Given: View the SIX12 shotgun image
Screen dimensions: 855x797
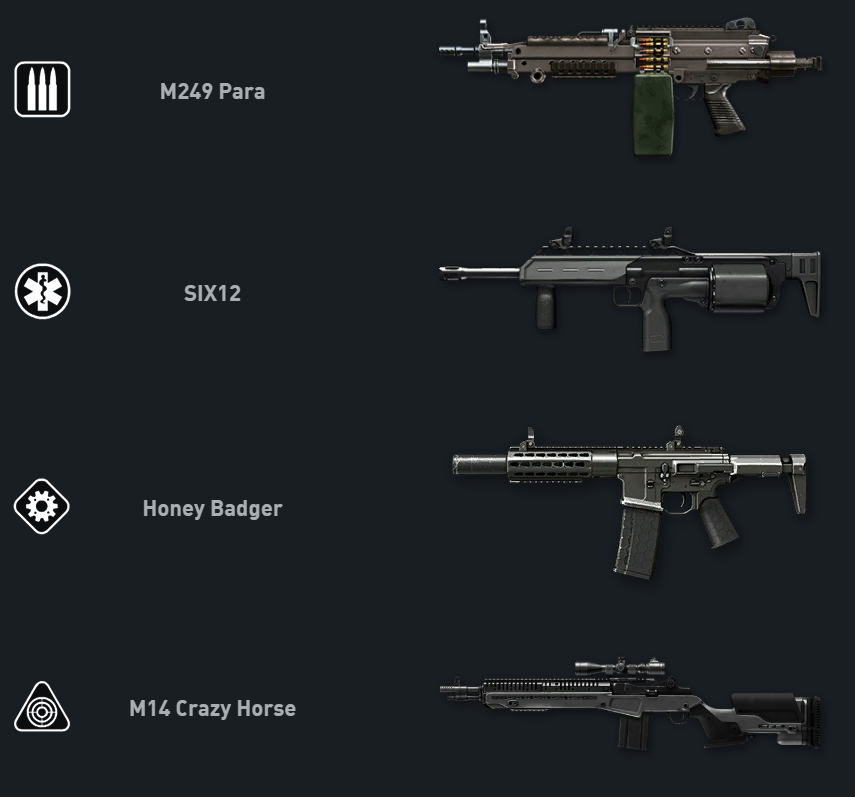Looking at the screenshot, I should tap(630, 285).
